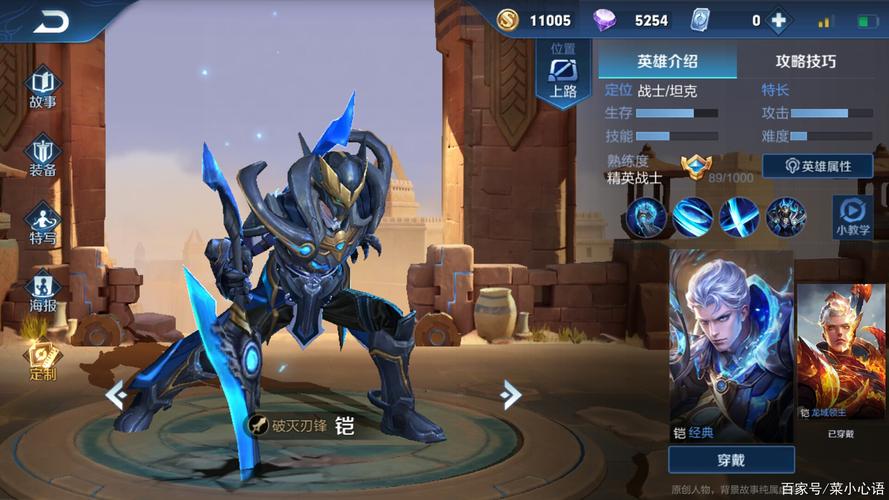Screen dimensions: 889x500
Task: Go back with the return arrow button
Action: pyautogui.click(x=51, y=22)
